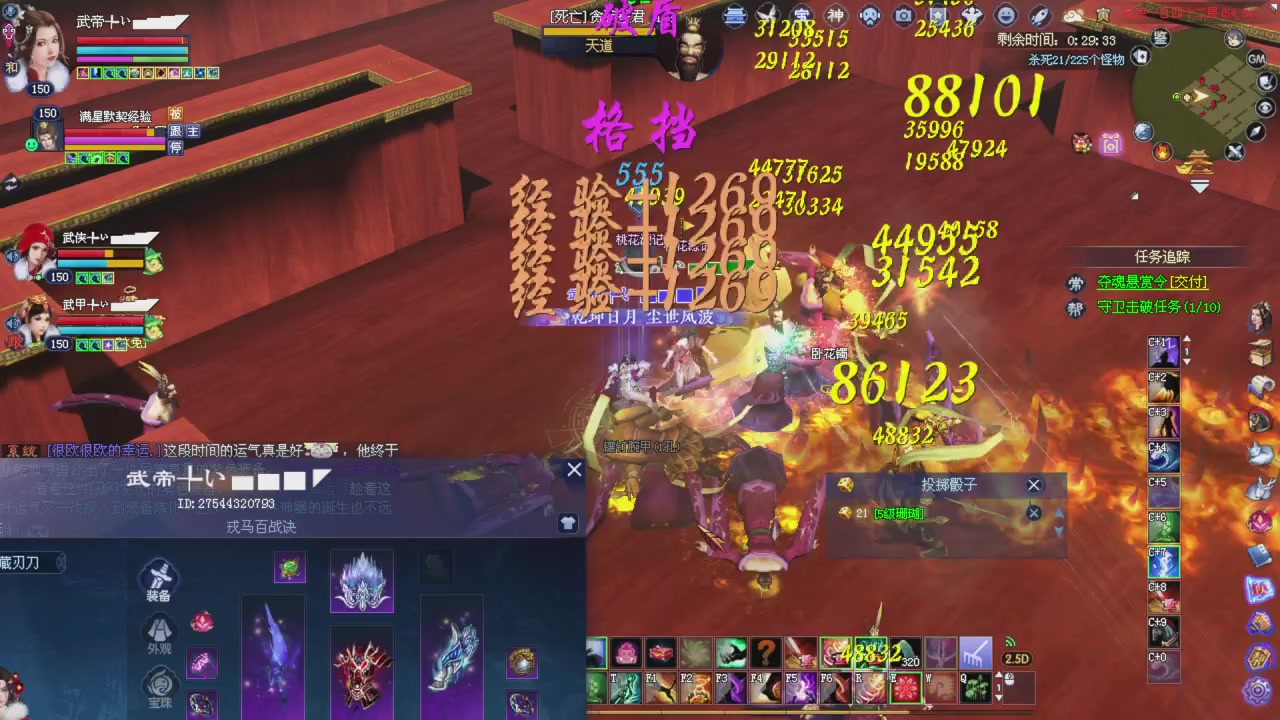Toggle the 停 stop button on pet panel
This screenshot has width=1280, height=720.
tap(177, 147)
